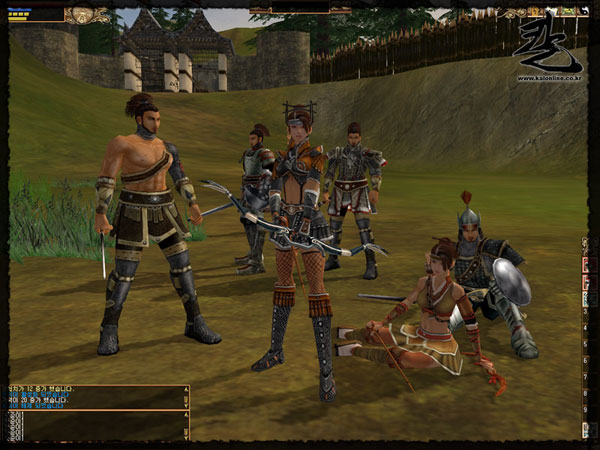
Task: Select the chat window below the message log
Action: tap(95, 426)
